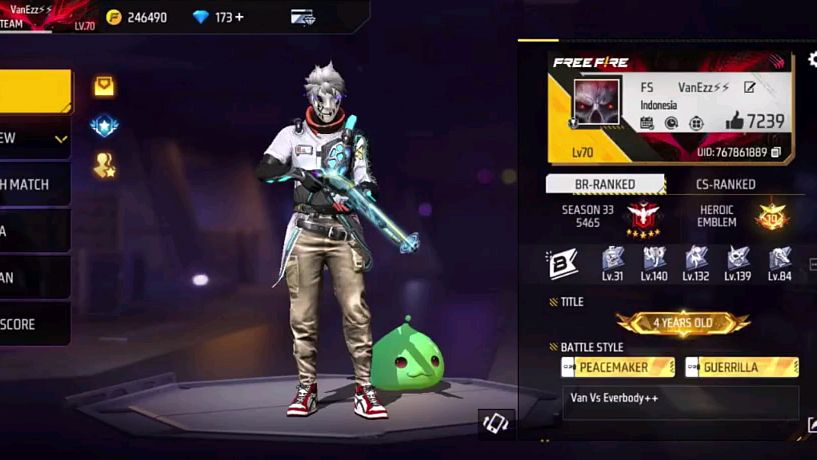Add diamonds with the plus button
The width and height of the screenshot is (817, 460).
coord(239,17)
